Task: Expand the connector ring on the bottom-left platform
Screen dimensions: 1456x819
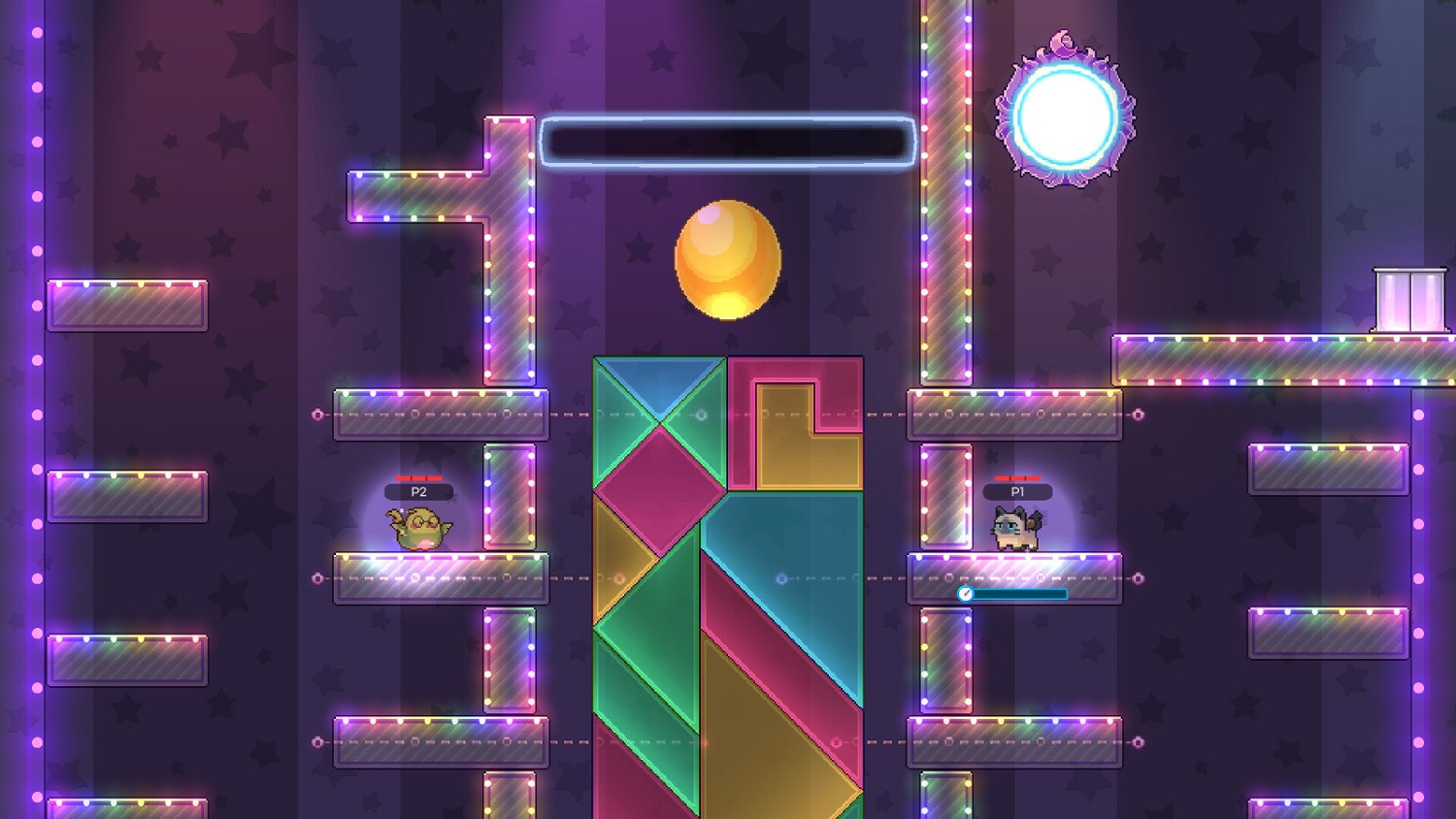Action: tap(317, 742)
